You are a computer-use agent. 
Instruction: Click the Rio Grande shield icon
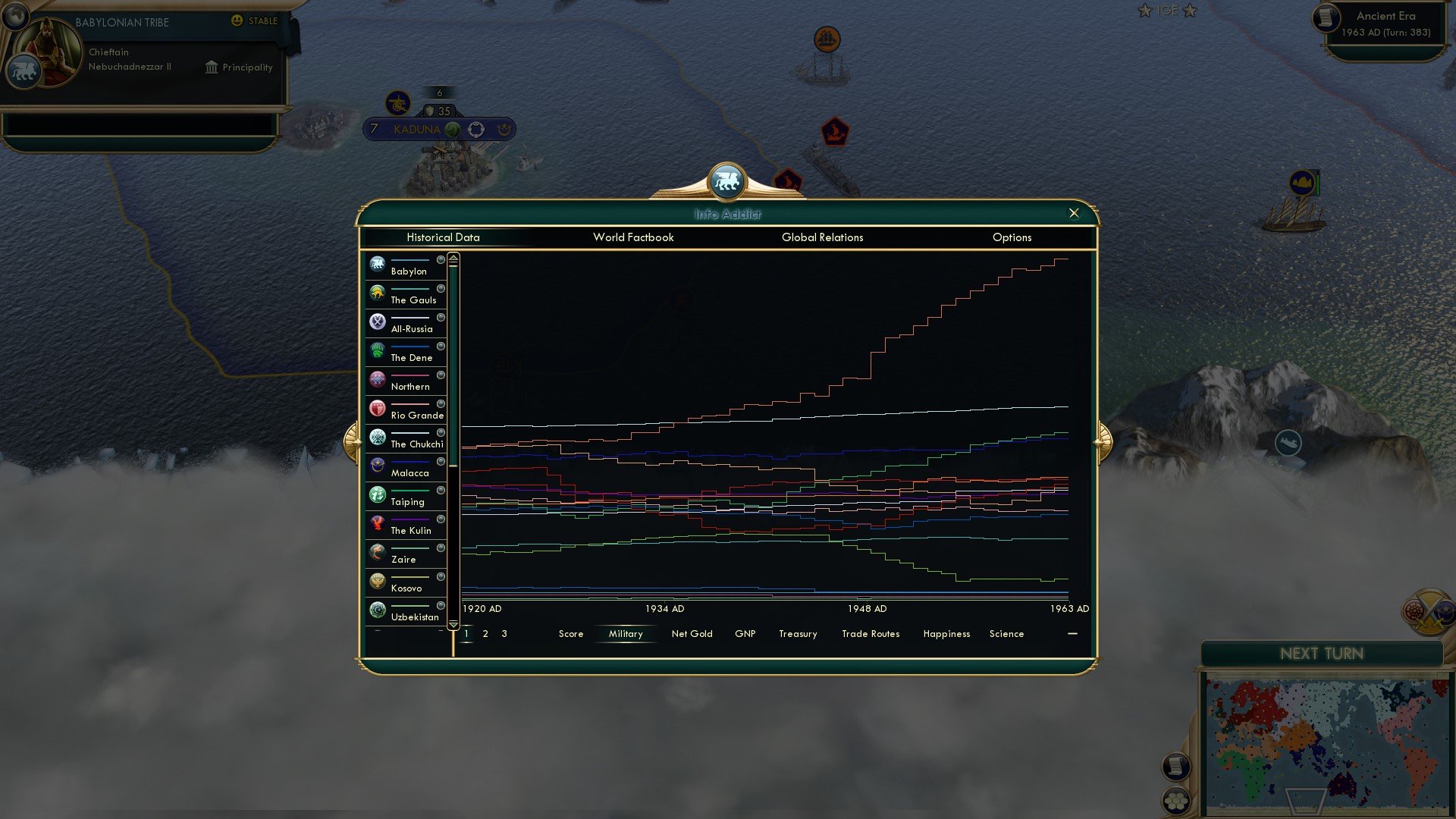click(x=377, y=407)
